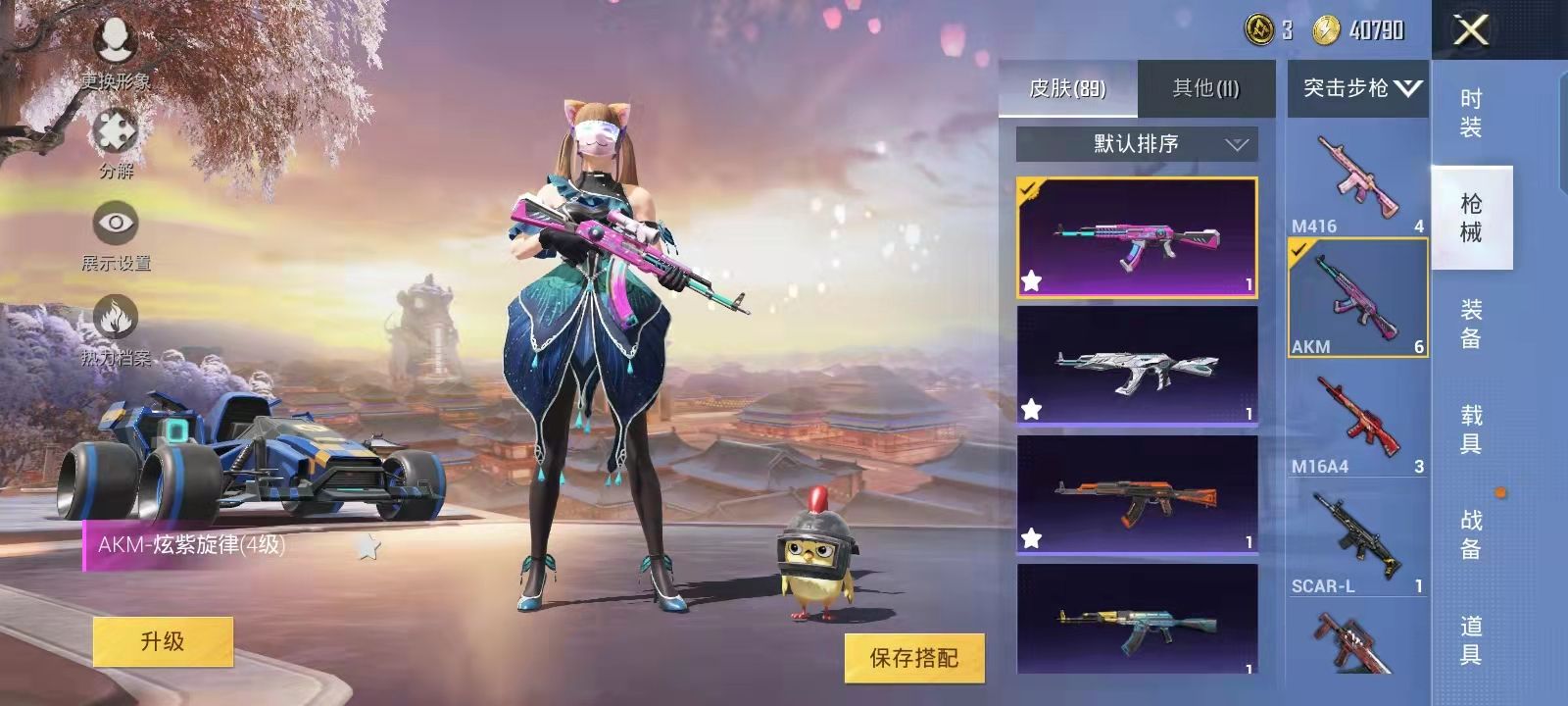Select the 分解 (dismantle) icon
This screenshot has width=1568, height=706.
115,130
